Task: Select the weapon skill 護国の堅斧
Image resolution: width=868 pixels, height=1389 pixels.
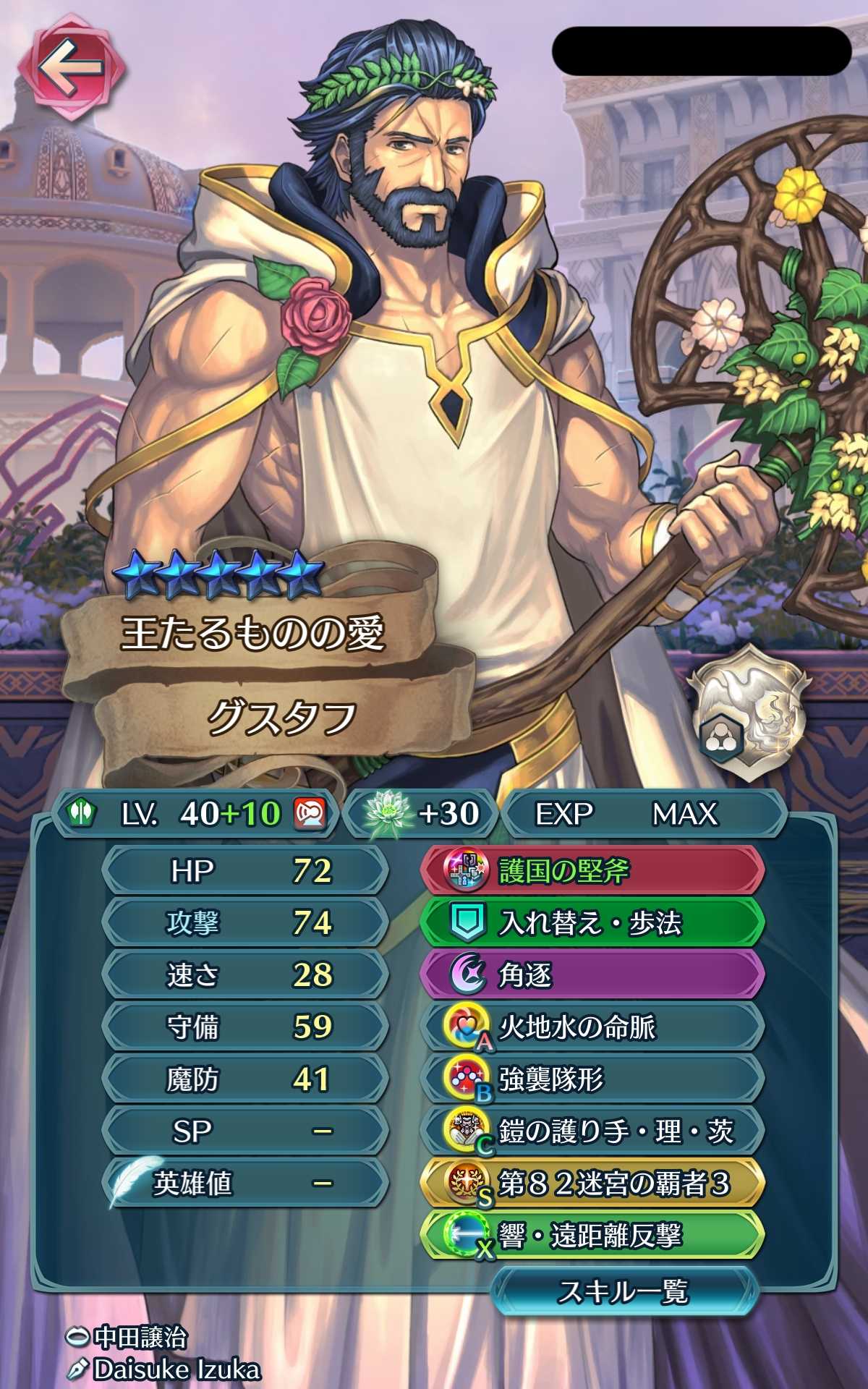Action: click(x=592, y=871)
